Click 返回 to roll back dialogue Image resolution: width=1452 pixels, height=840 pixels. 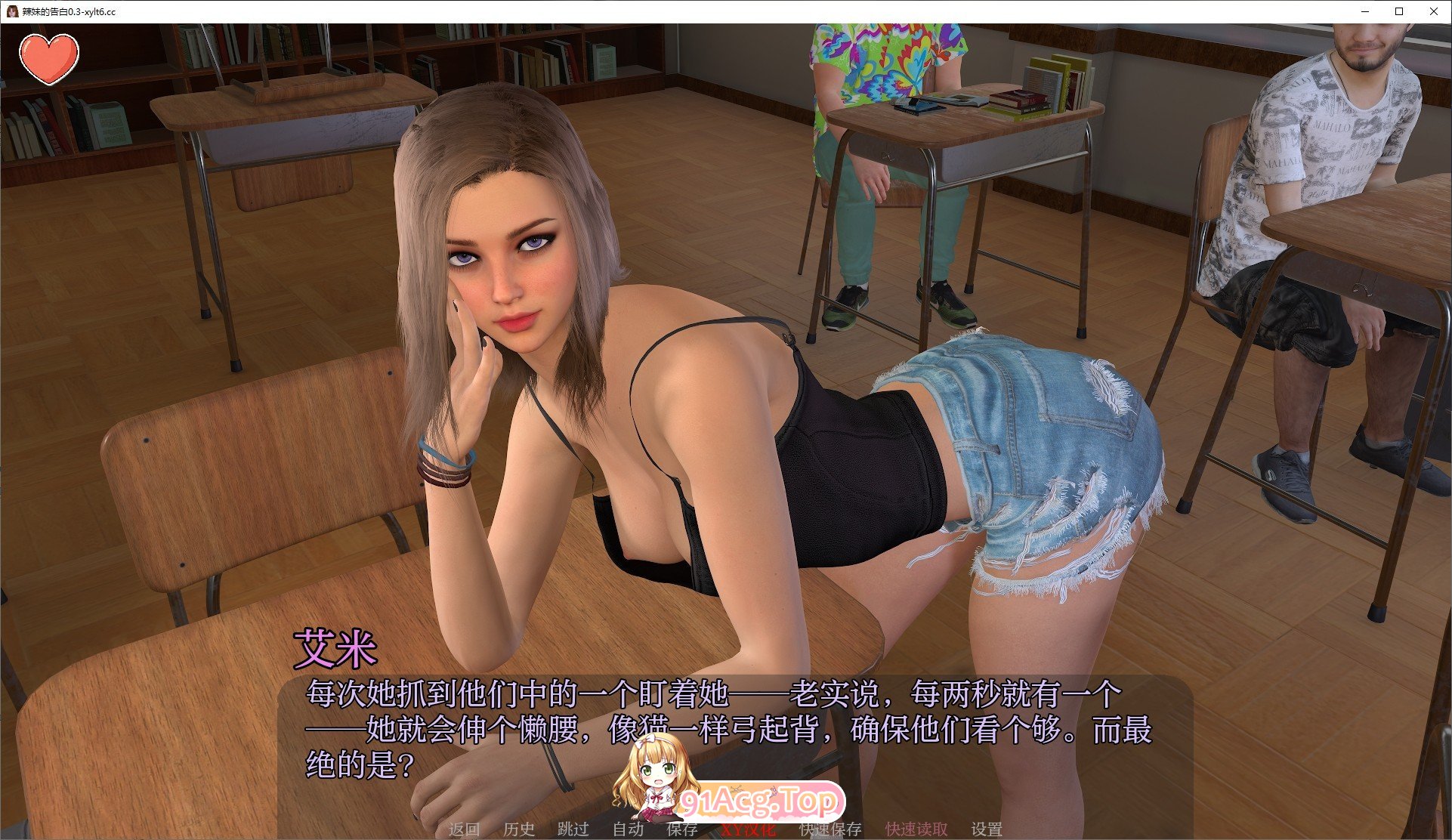pyautogui.click(x=465, y=829)
